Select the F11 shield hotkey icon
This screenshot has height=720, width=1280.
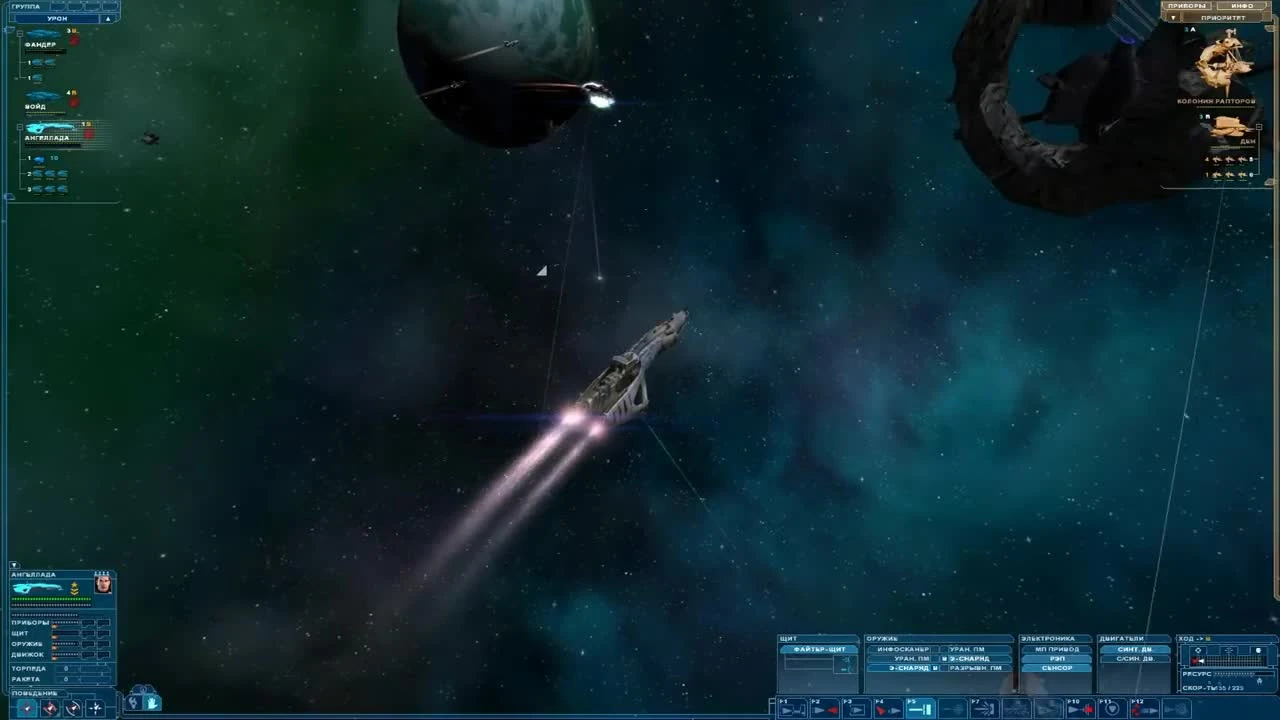pyautogui.click(x=1111, y=708)
